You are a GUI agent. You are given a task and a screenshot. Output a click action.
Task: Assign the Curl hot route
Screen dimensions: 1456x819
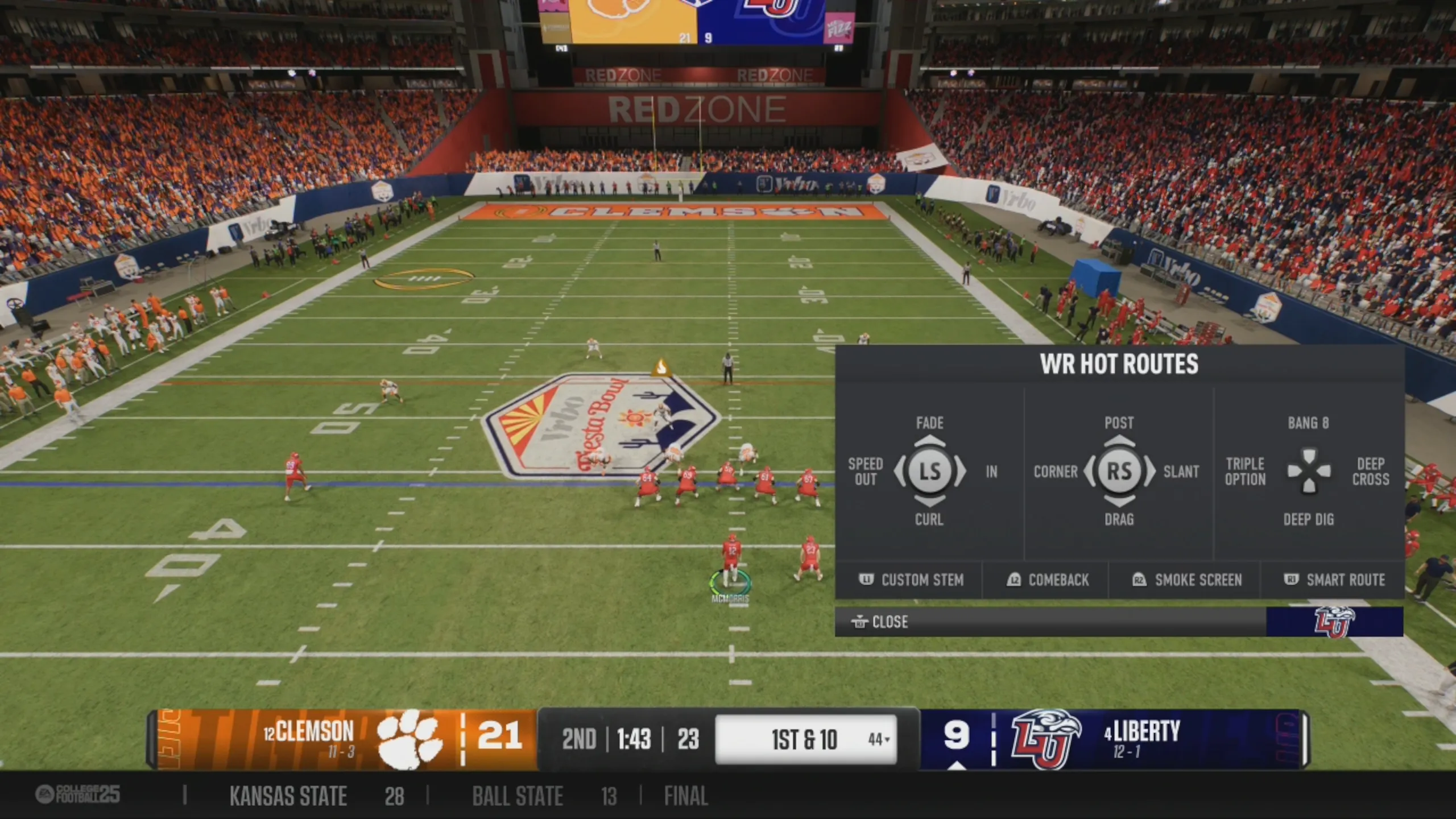929,519
